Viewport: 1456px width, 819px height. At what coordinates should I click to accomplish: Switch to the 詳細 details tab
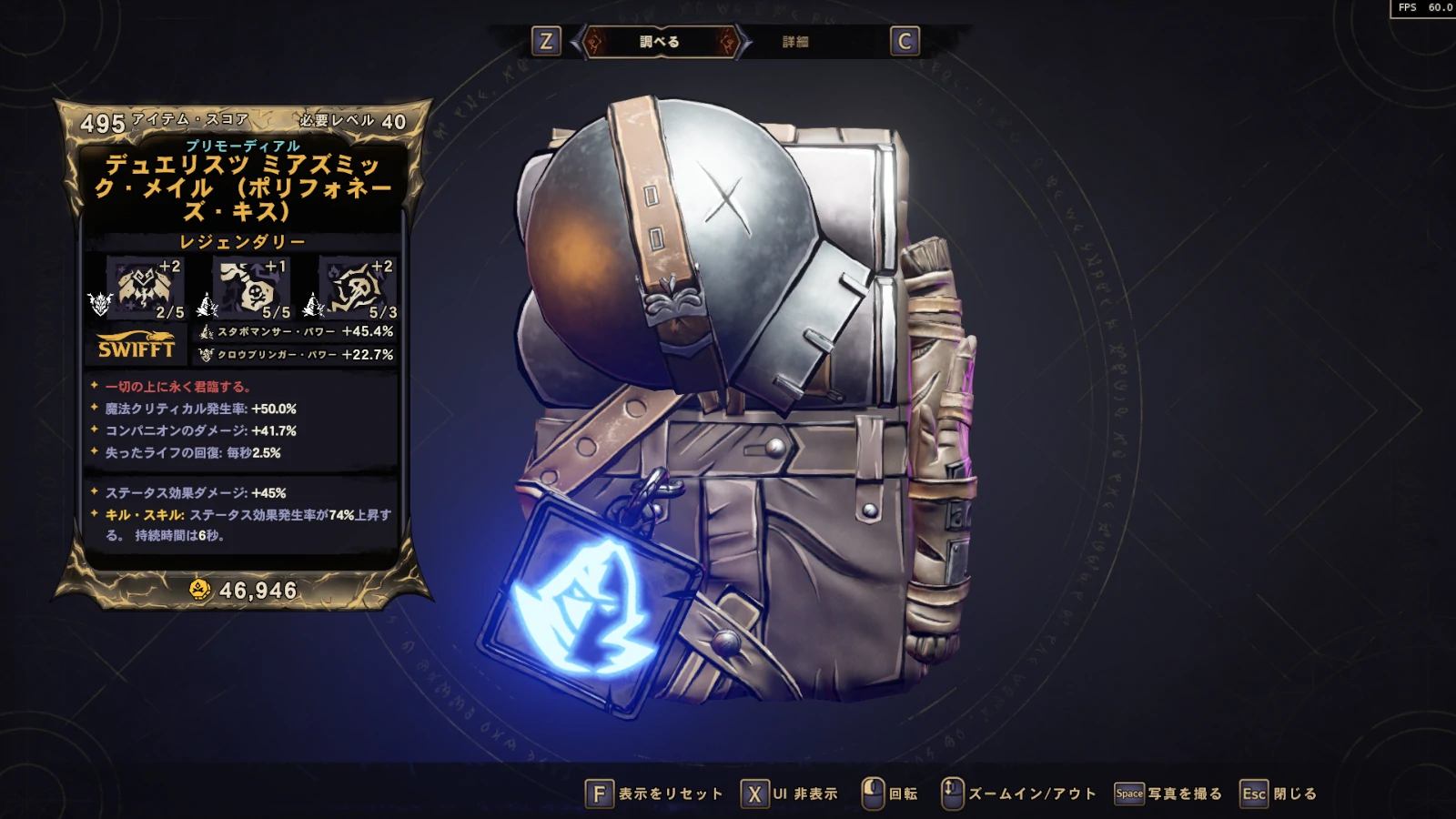pos(794,42)
